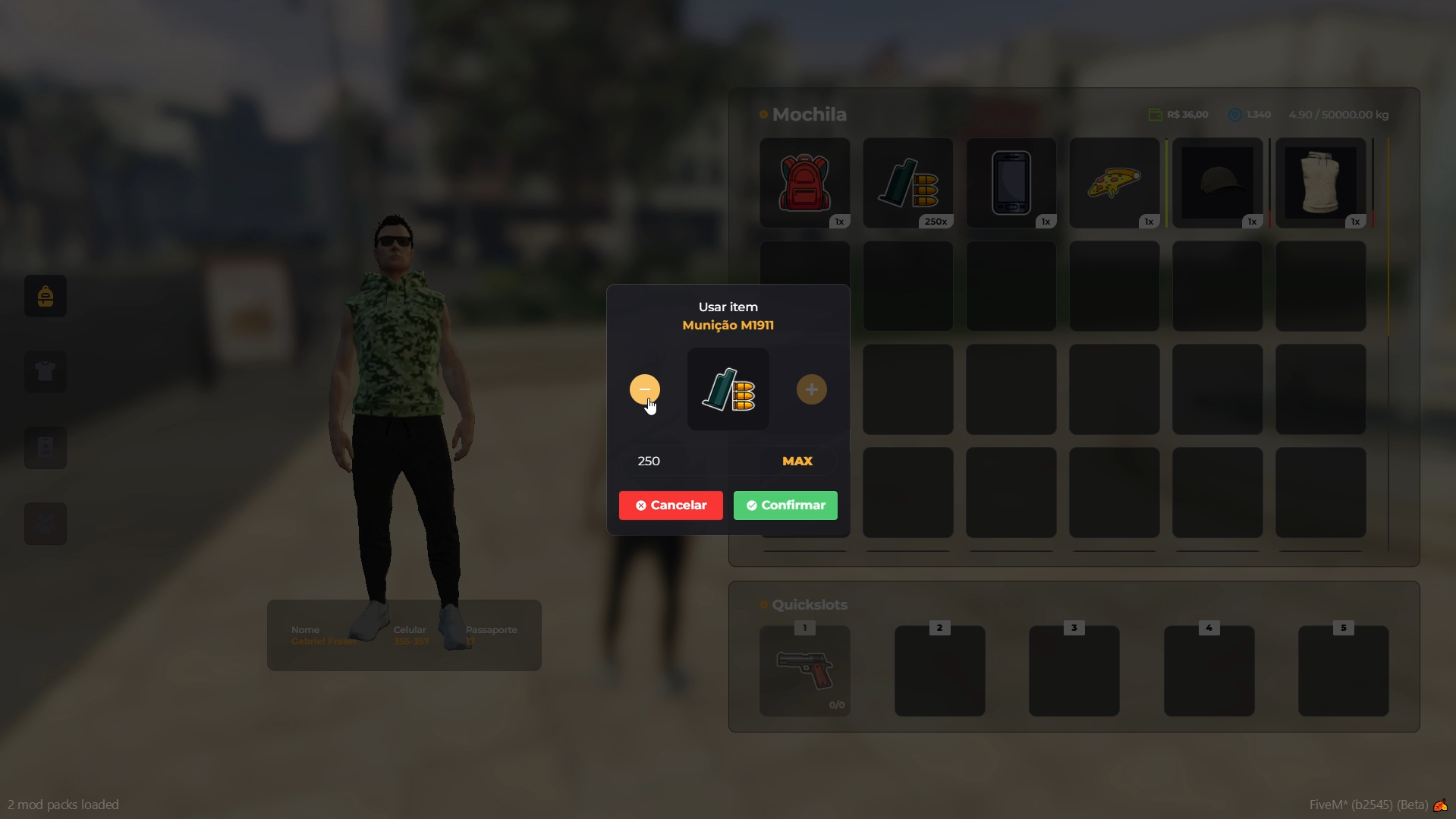Select the backpack inventory tab icon
This screenshot has width=1456, height=819.
pos(46,296)
